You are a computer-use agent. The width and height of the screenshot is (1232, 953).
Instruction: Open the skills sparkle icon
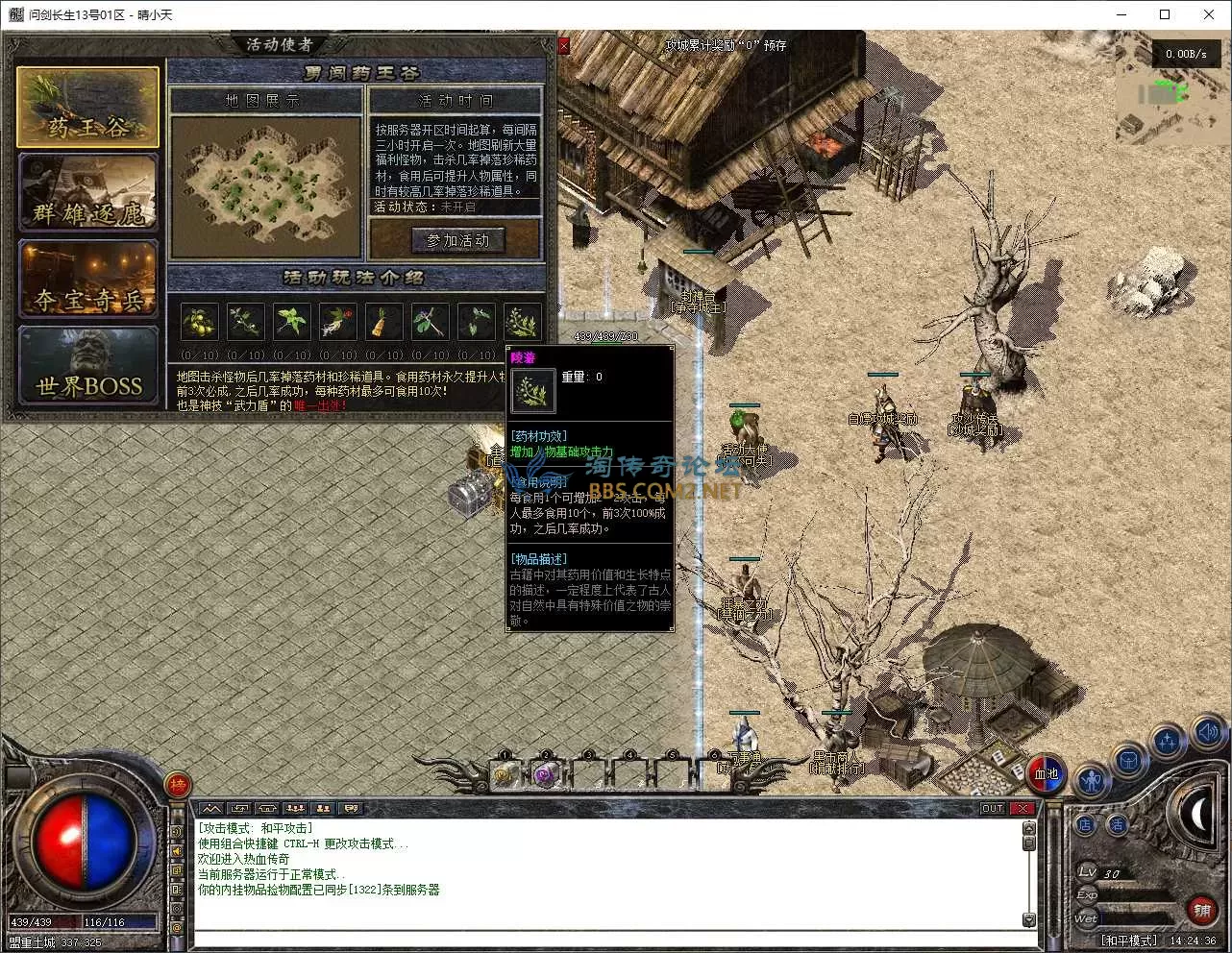[x=1168, y=742]
